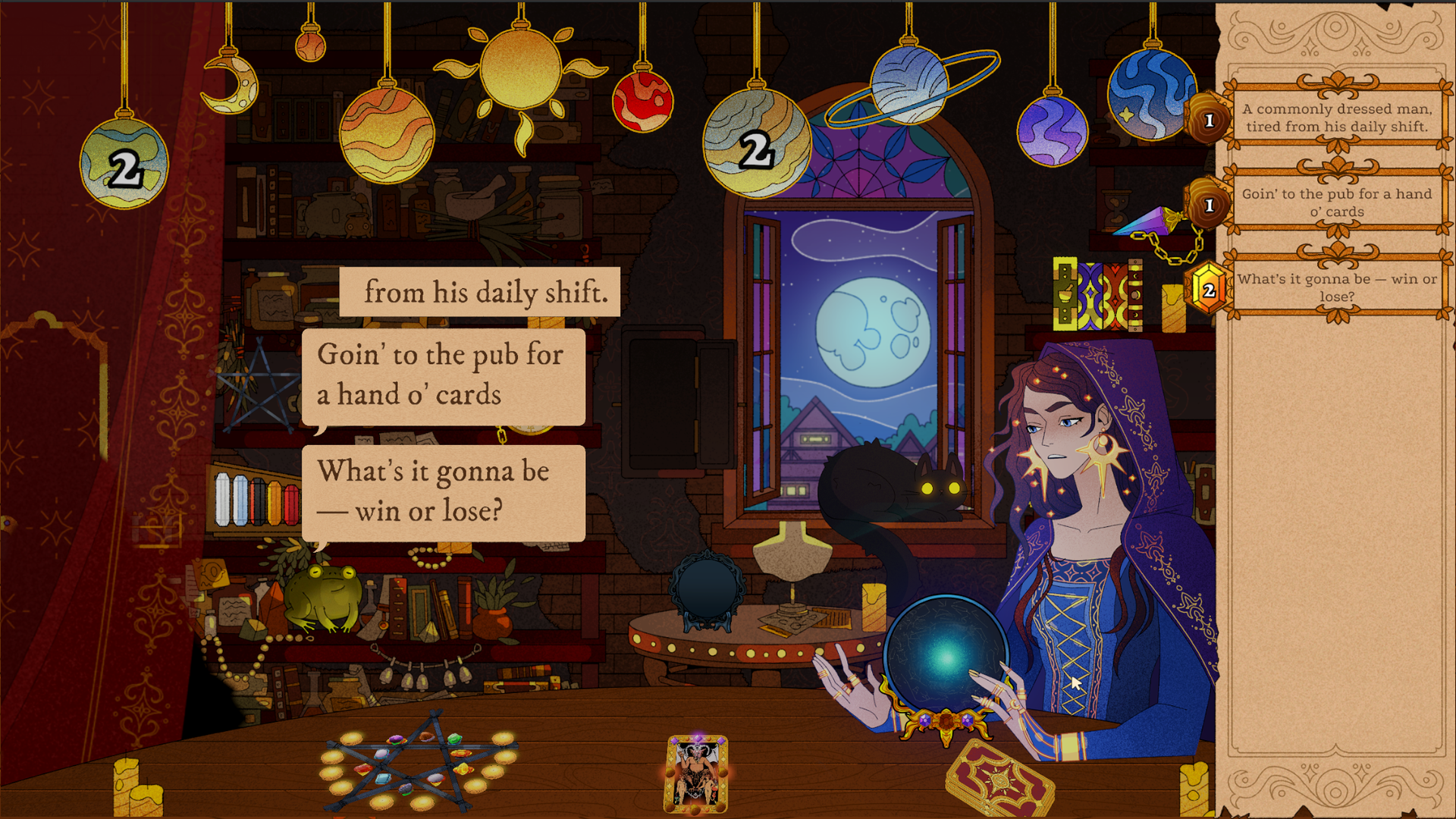Select the side panel entry "Goin' to the pub"
The width and height of the screenshot is (1456, 819).
click(x=1336, y=202)
